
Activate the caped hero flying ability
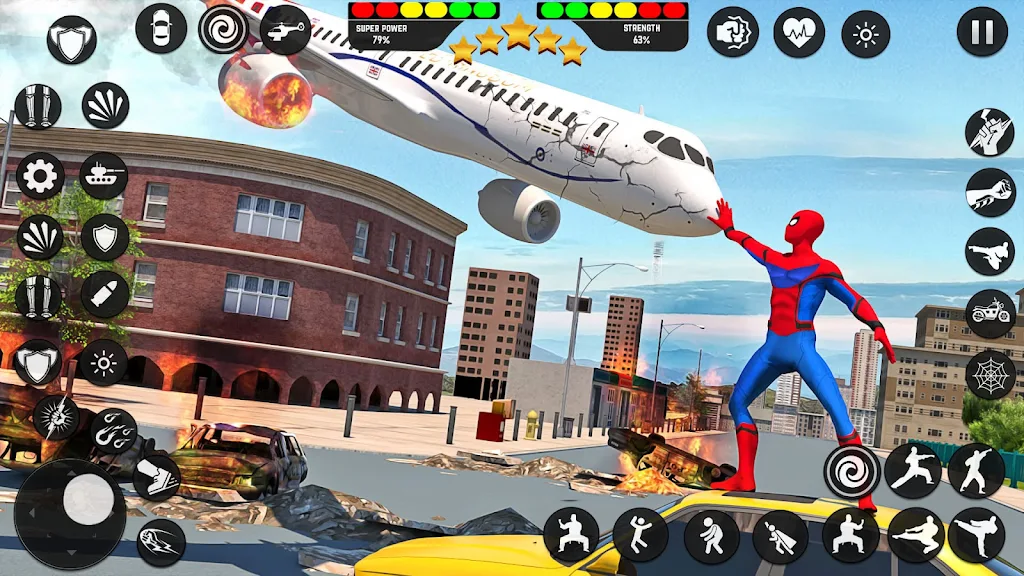tap(780, 536)
